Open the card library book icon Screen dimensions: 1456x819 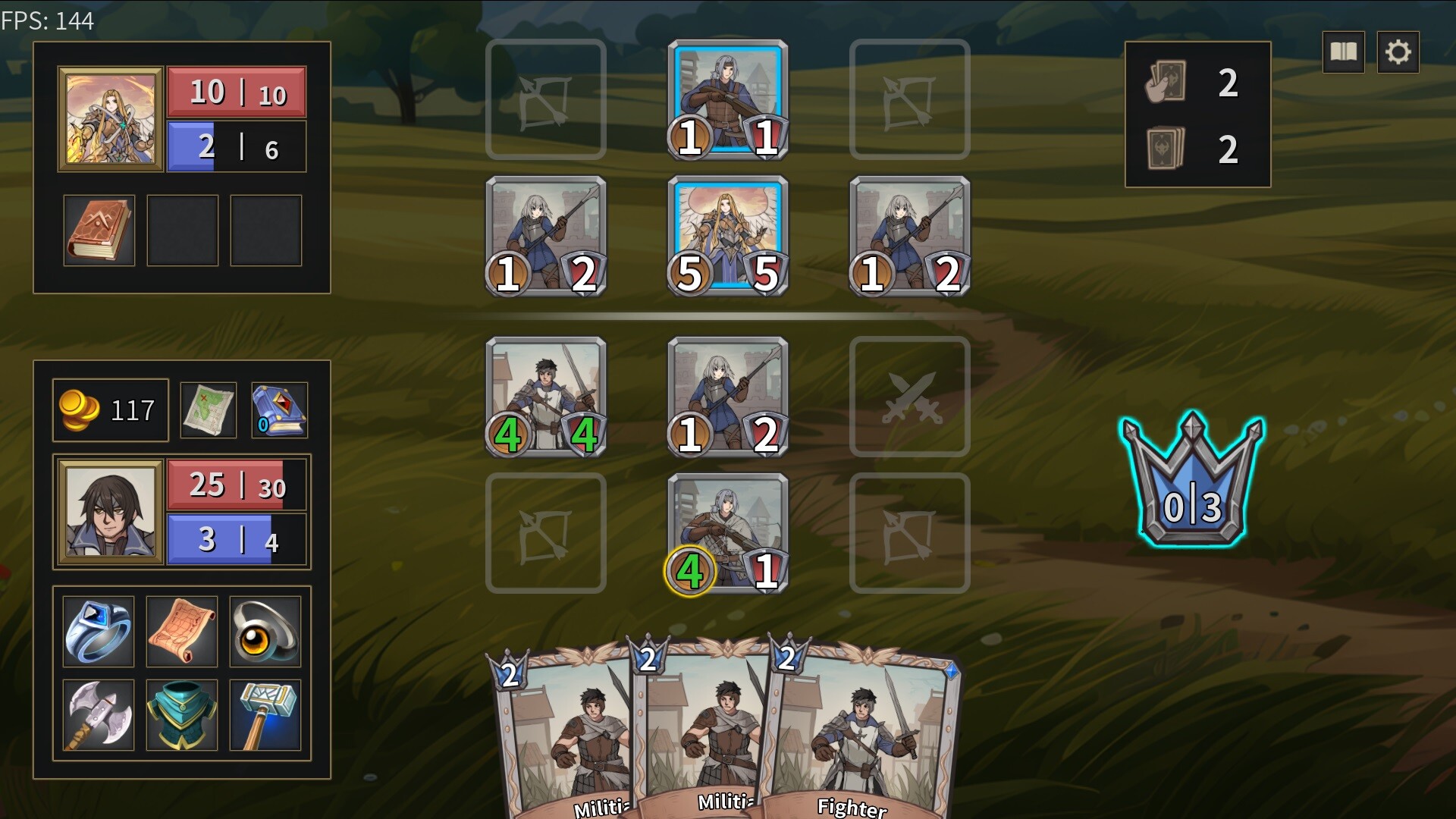(1343, 52)
